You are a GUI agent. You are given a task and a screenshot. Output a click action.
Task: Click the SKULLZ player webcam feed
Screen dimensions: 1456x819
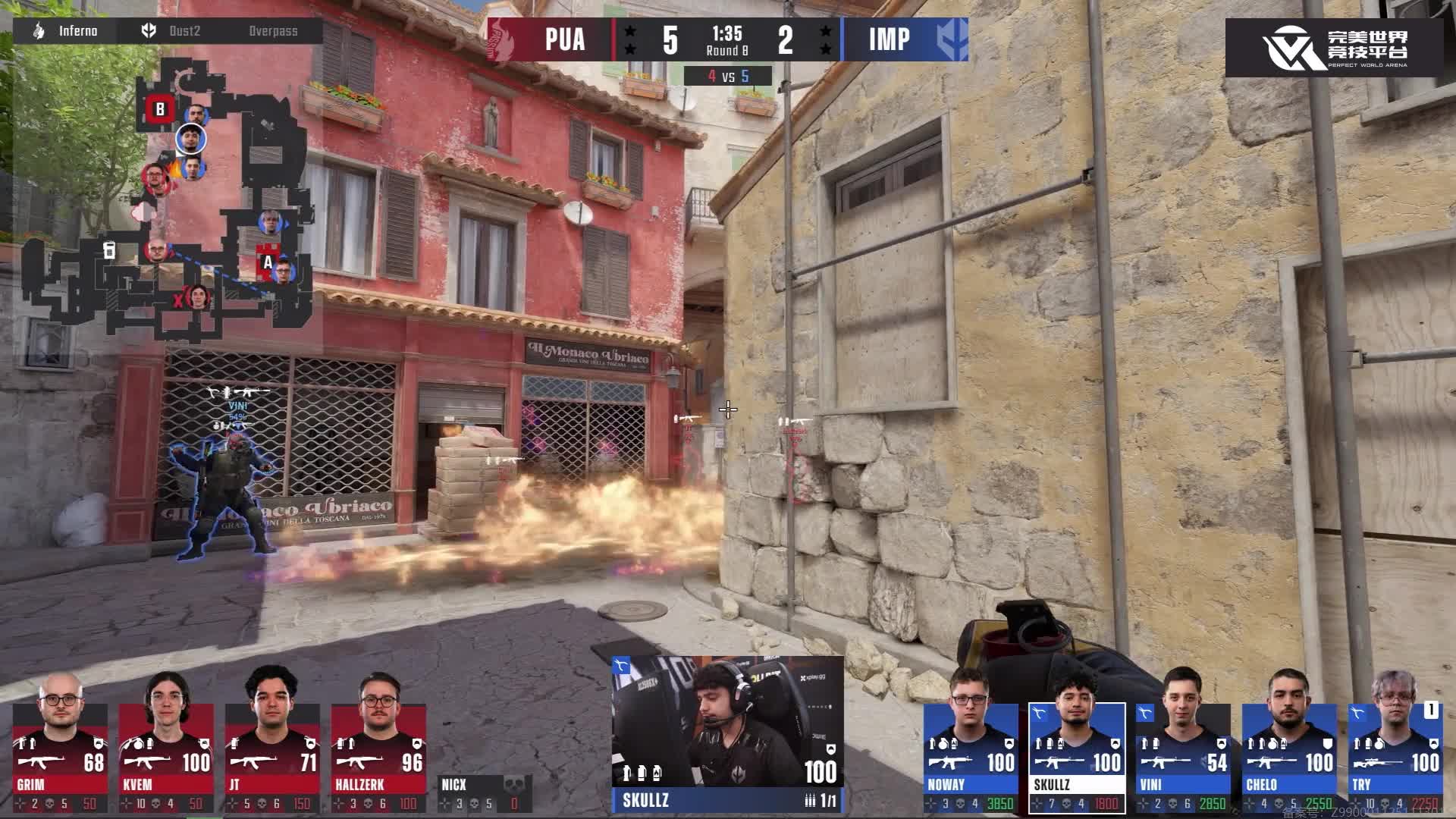point(727,720)
